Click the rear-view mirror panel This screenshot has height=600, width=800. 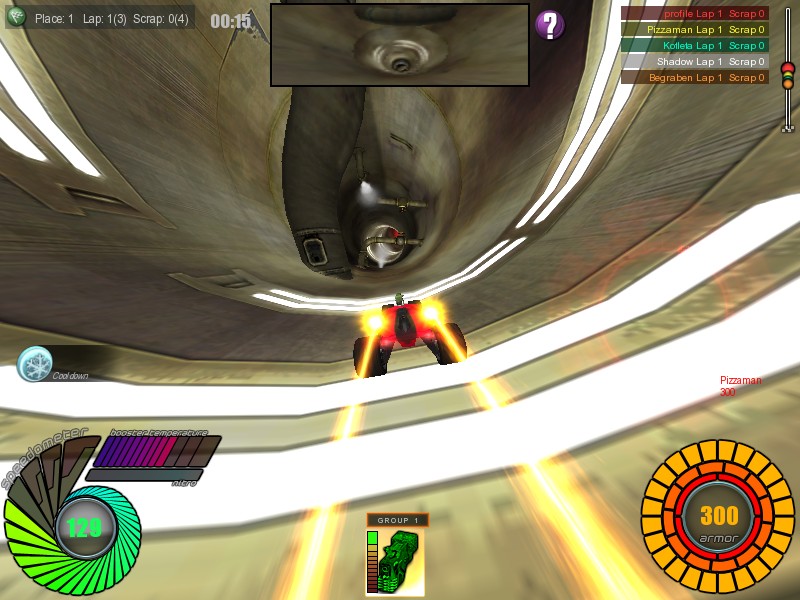[x=399, y=45]
